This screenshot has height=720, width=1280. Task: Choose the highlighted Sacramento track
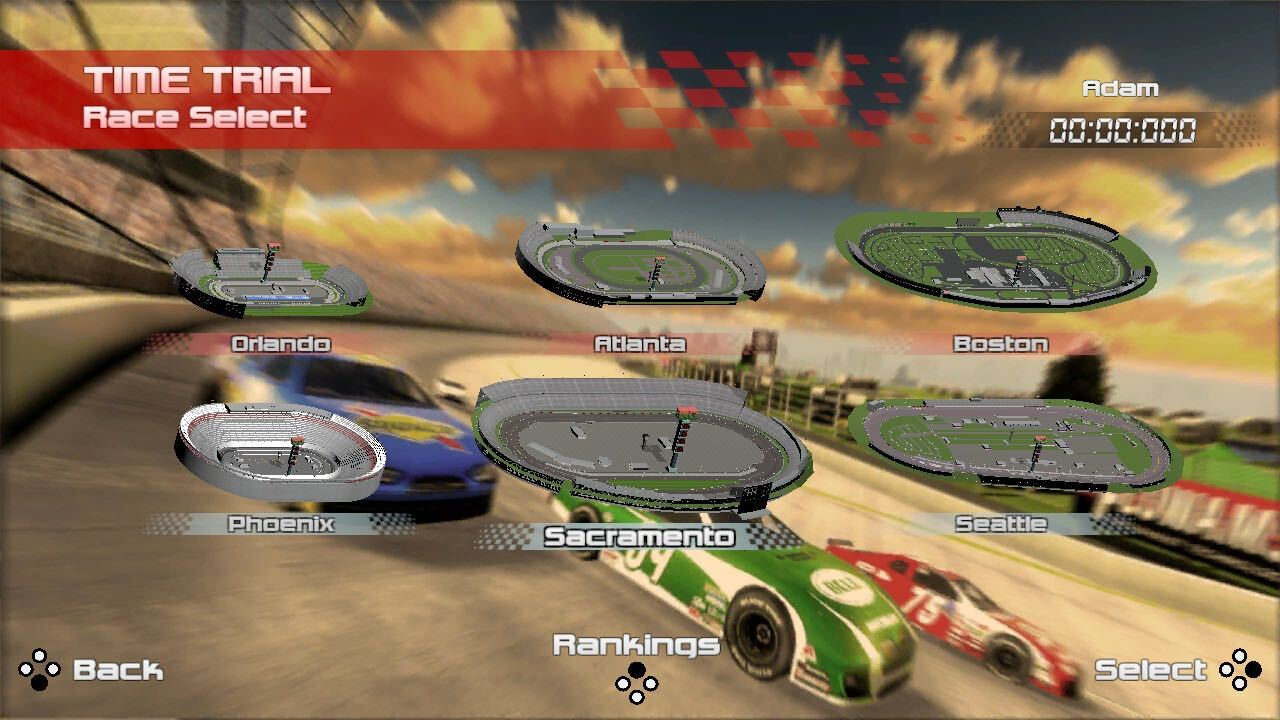(x=641, y=441)
